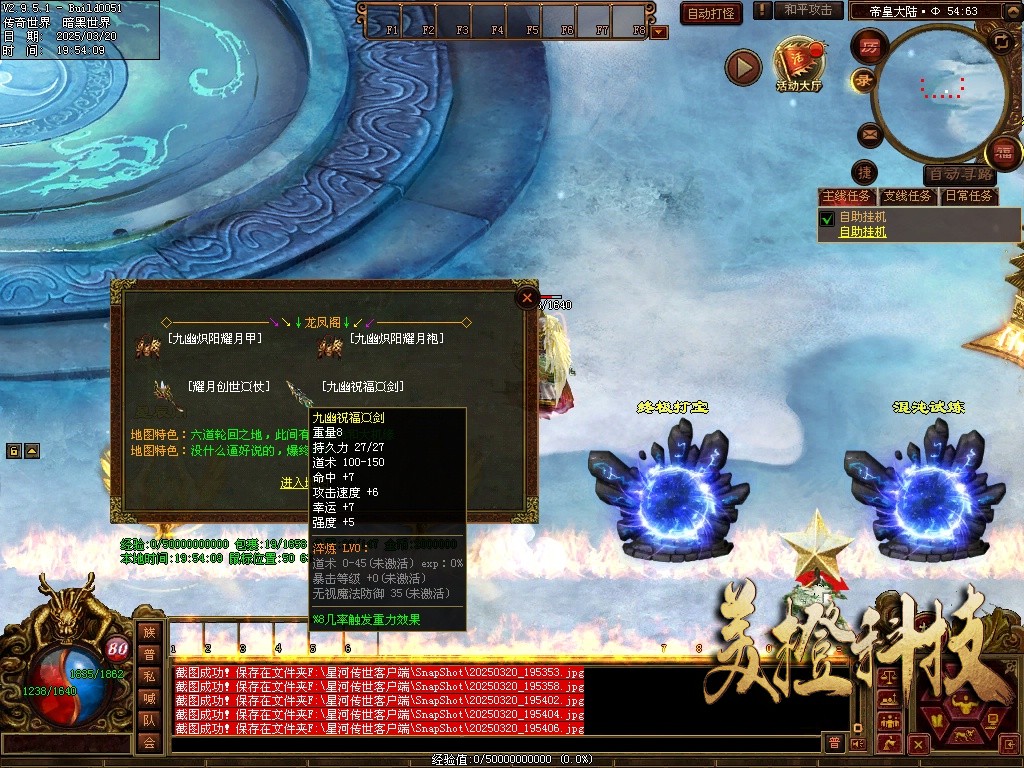
Task: Expand the hotkey bar dropdown arrow
Action: click(x=659, y=32)
